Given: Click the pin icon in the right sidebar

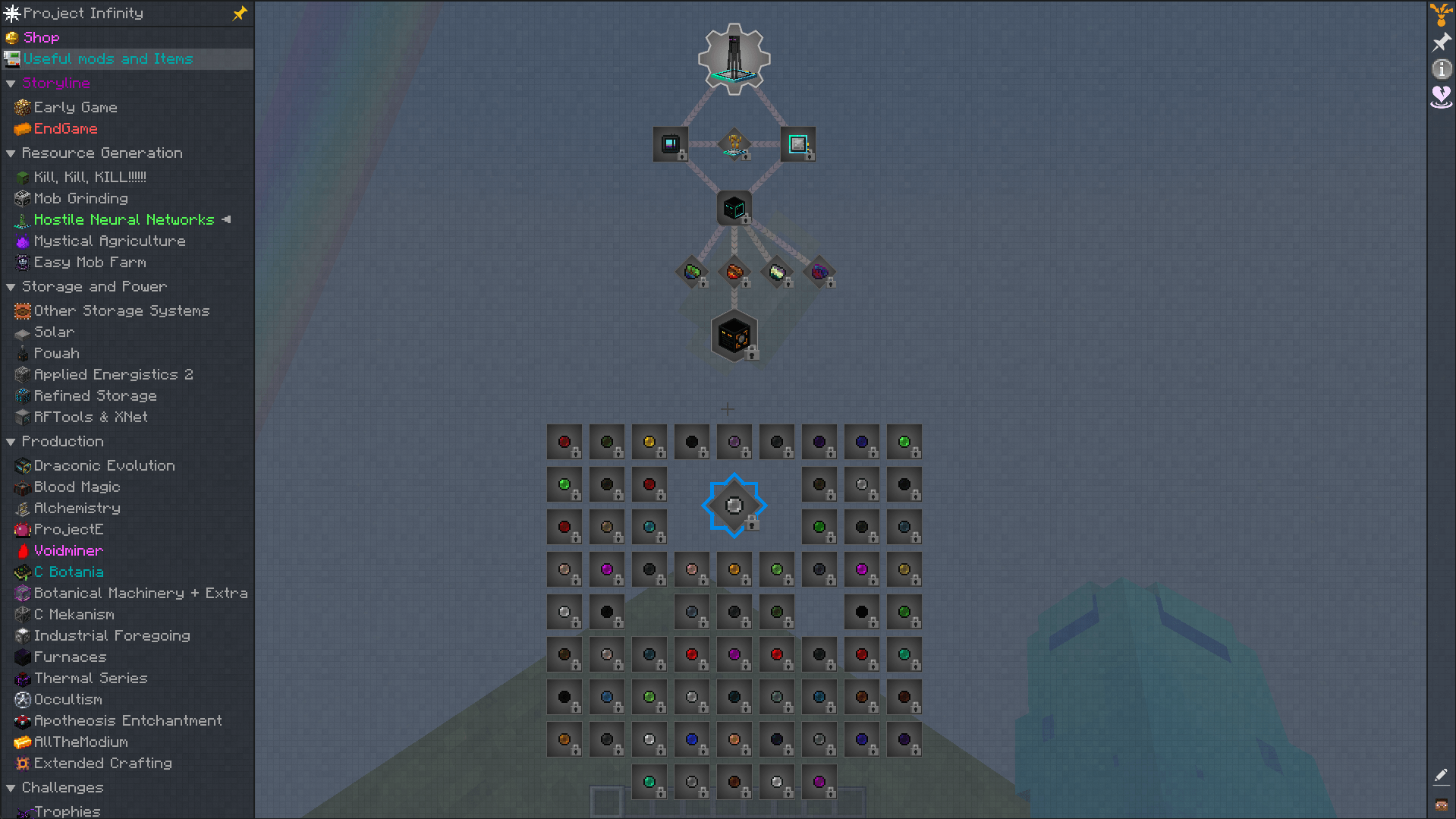Looking at the screenshot, I should point(1439,43).
